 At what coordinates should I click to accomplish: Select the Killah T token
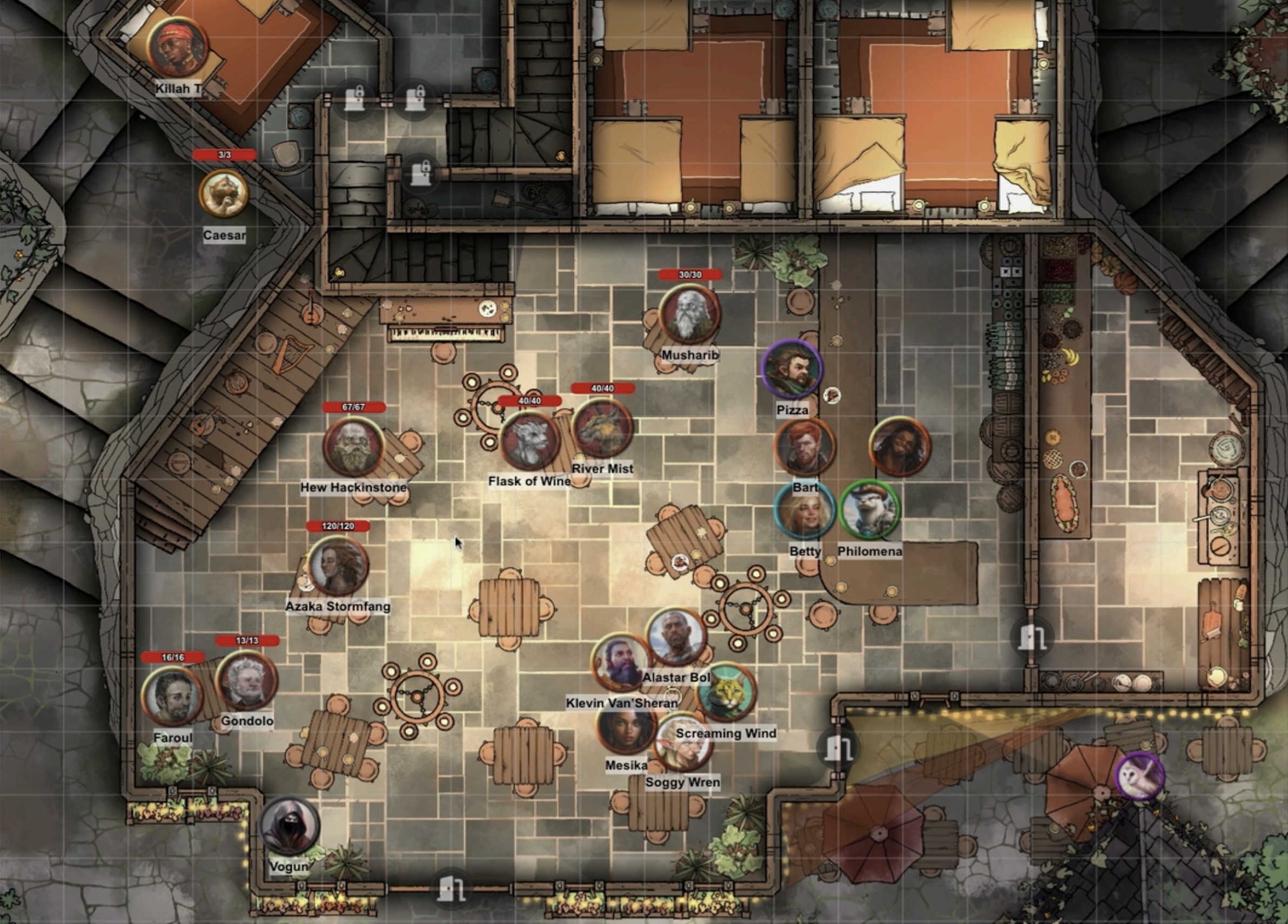[x=177, y=48]
